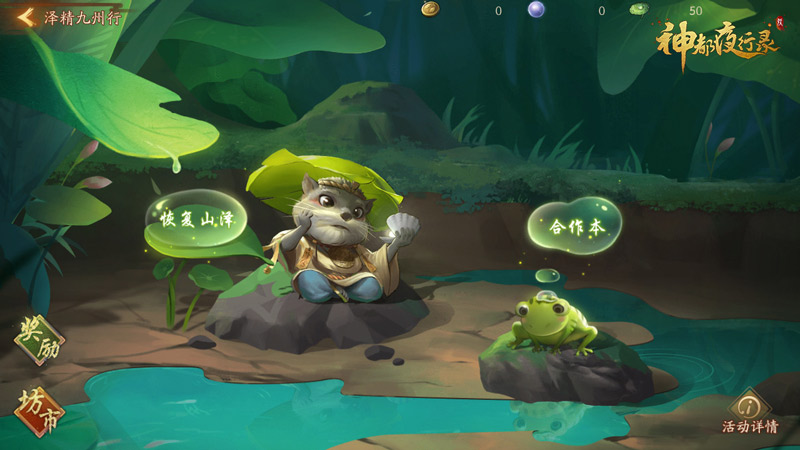
Task: Open the 恢复山泽 bubble
Action: pos(196,218)
